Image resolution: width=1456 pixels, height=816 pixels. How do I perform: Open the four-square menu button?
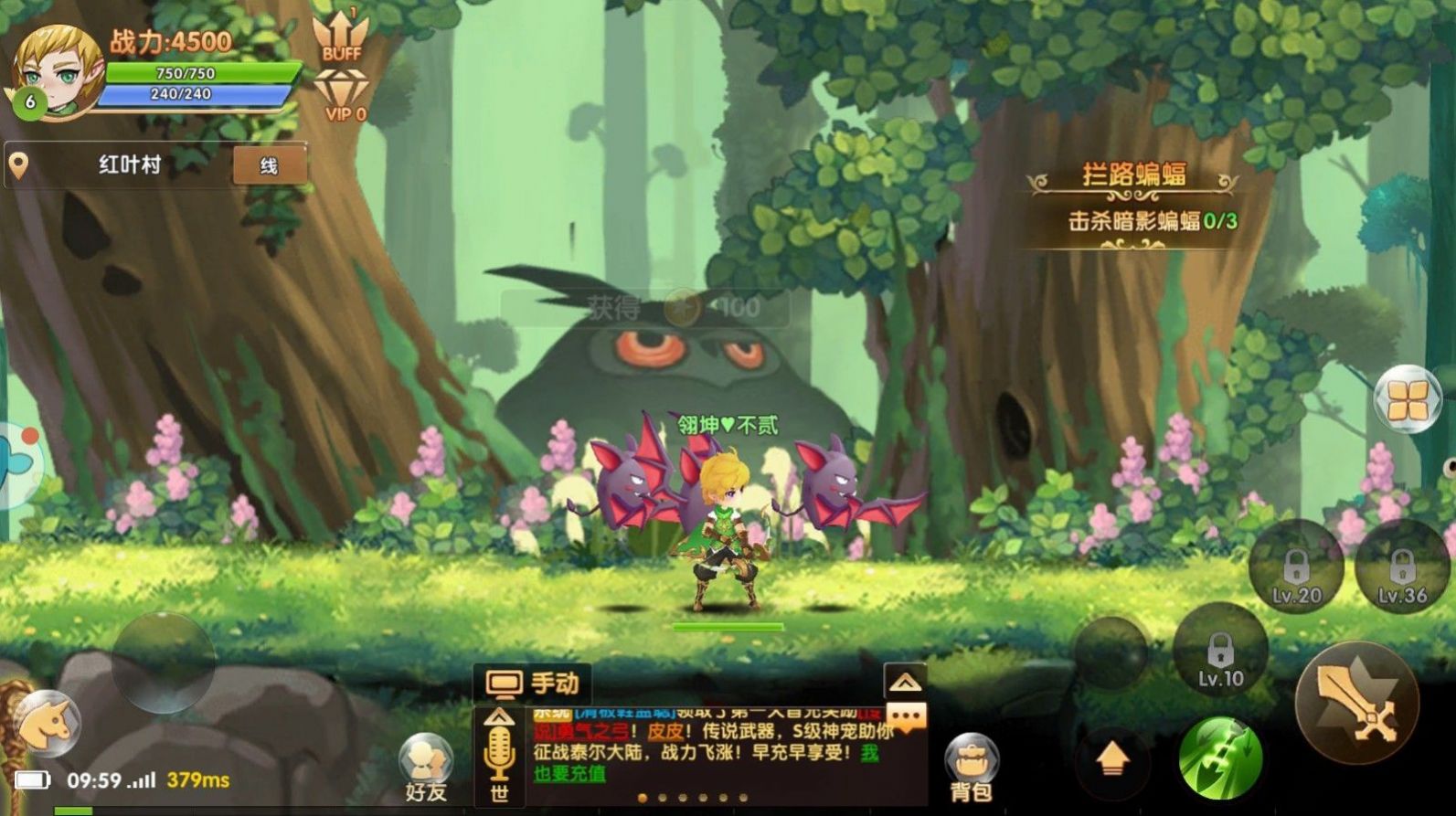click(x=1407, y=400)
